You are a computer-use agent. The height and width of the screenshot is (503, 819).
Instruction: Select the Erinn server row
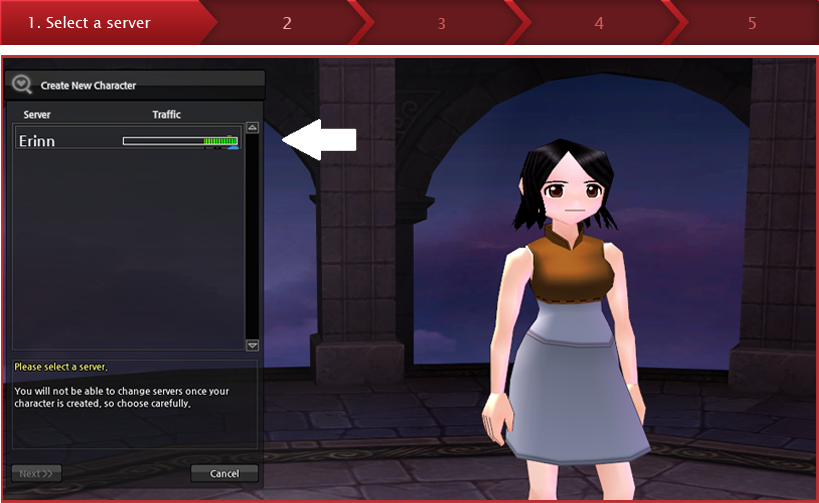(x=127, y=141)
